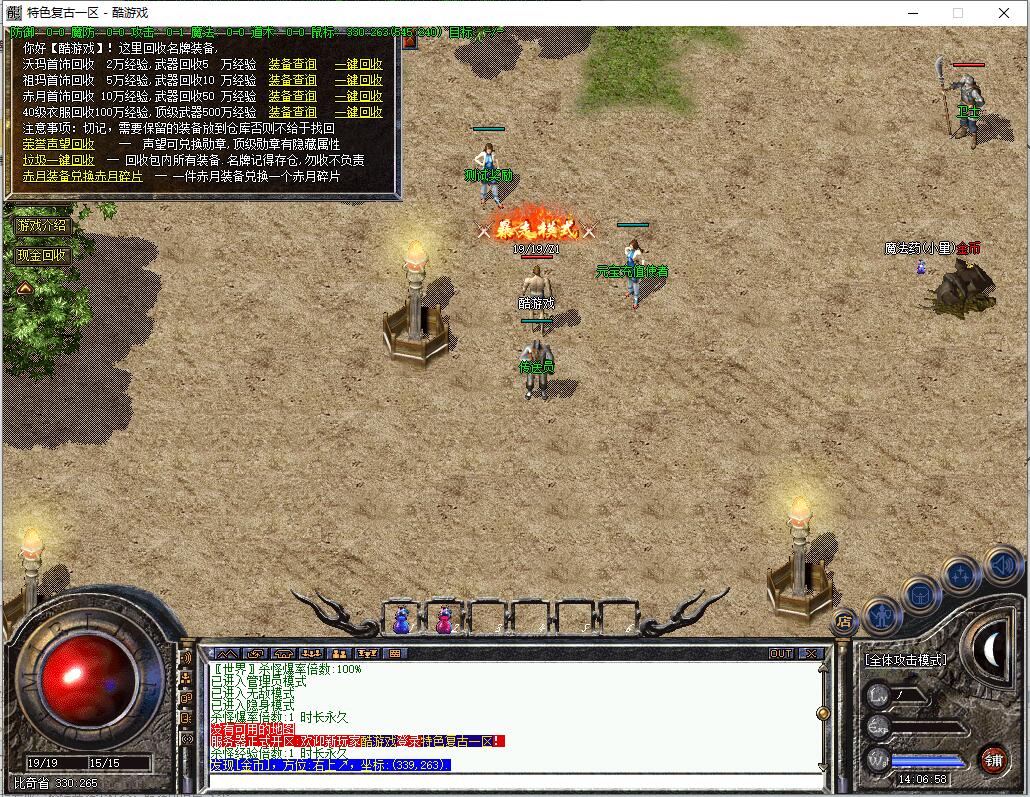
Task: Open the 游戏介绍 button
Action: tap(42, 225)
